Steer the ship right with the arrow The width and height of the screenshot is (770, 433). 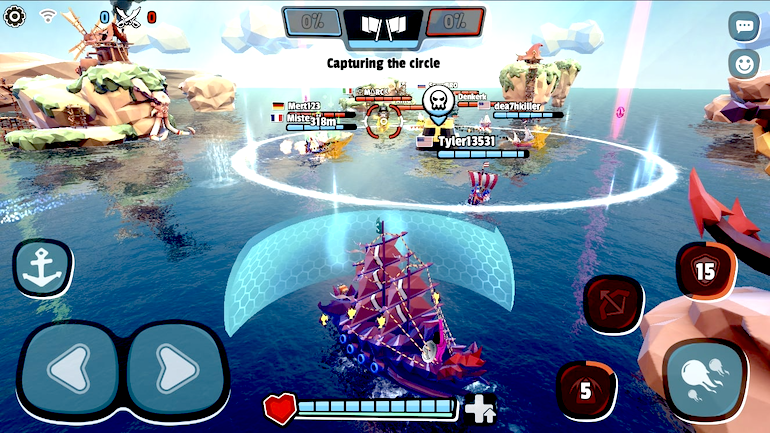tap(174, 370)
